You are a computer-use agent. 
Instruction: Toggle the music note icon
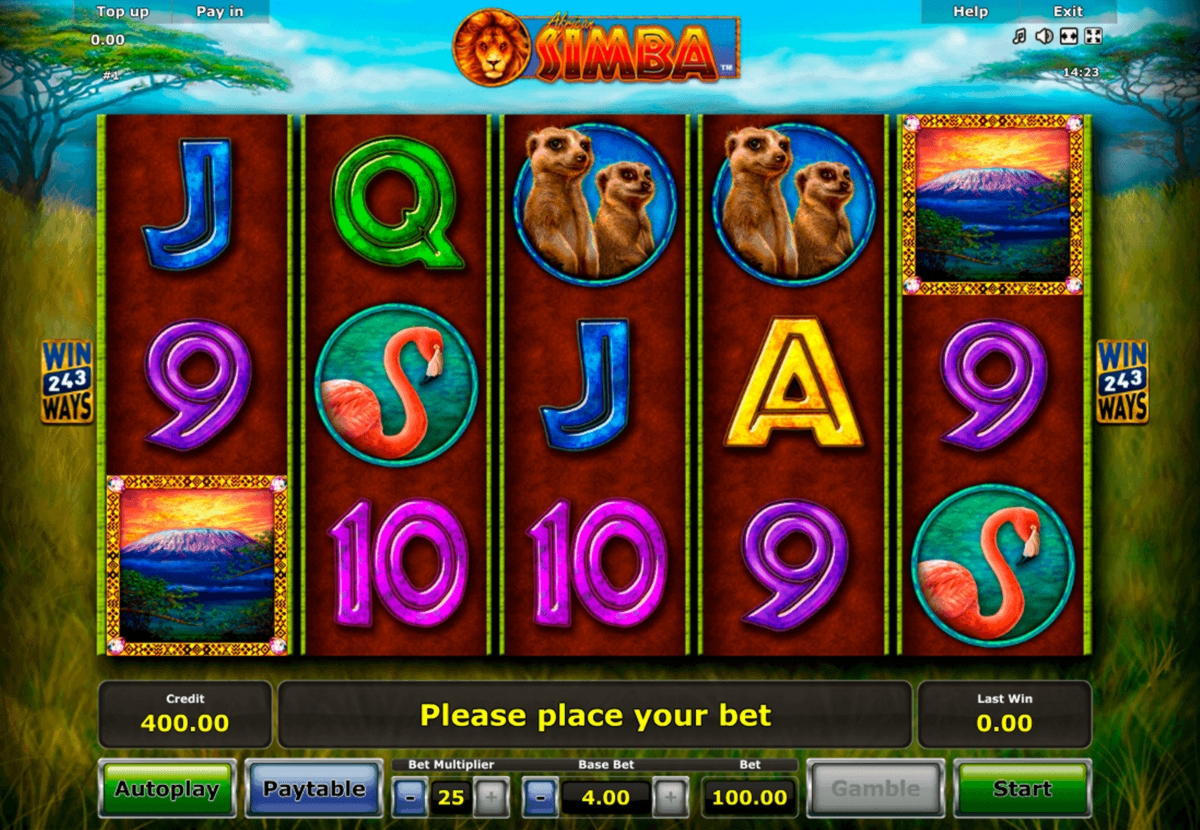[1019, 37]
